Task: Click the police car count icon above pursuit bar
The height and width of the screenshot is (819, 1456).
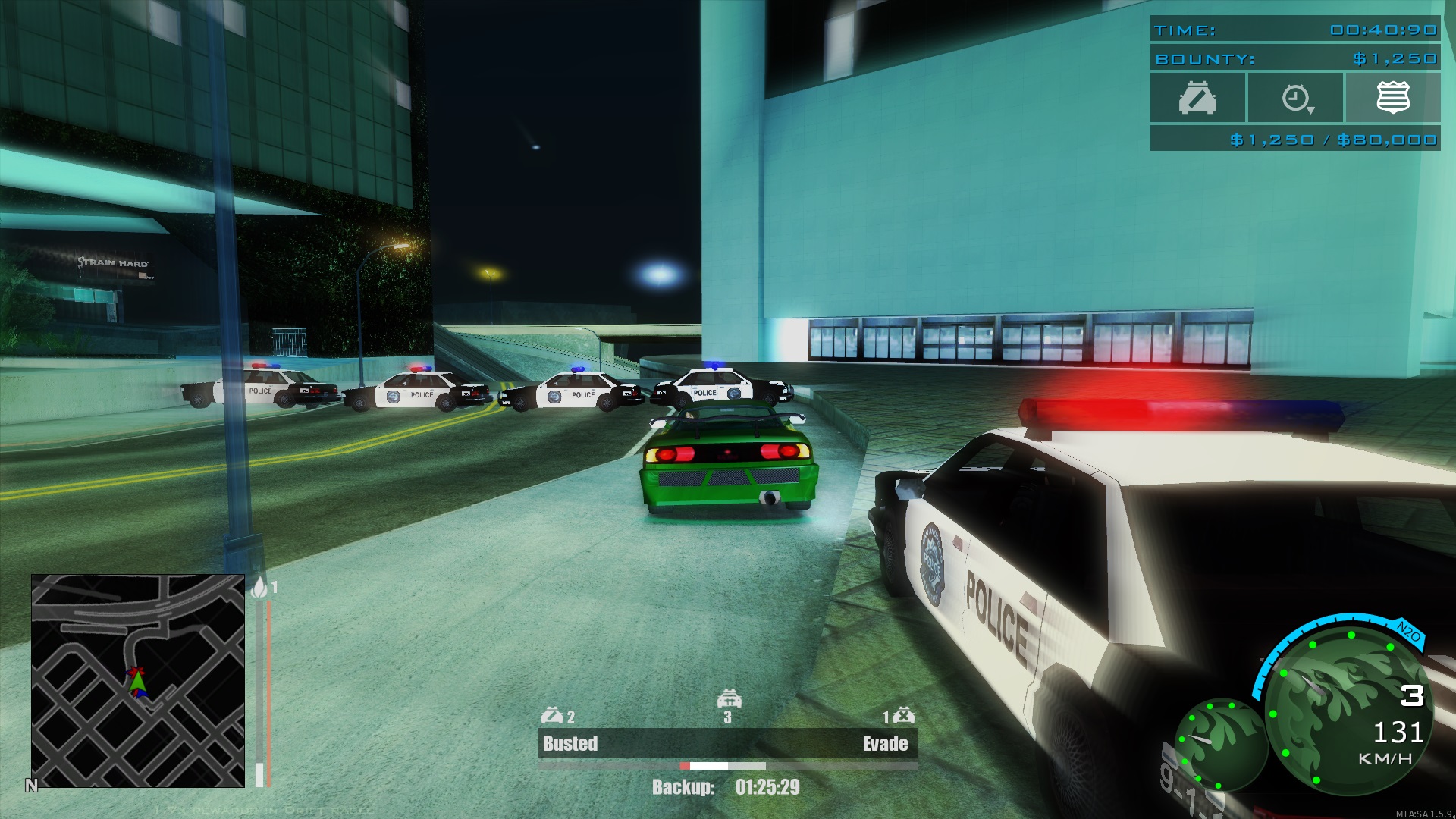Action: (728, 698)
